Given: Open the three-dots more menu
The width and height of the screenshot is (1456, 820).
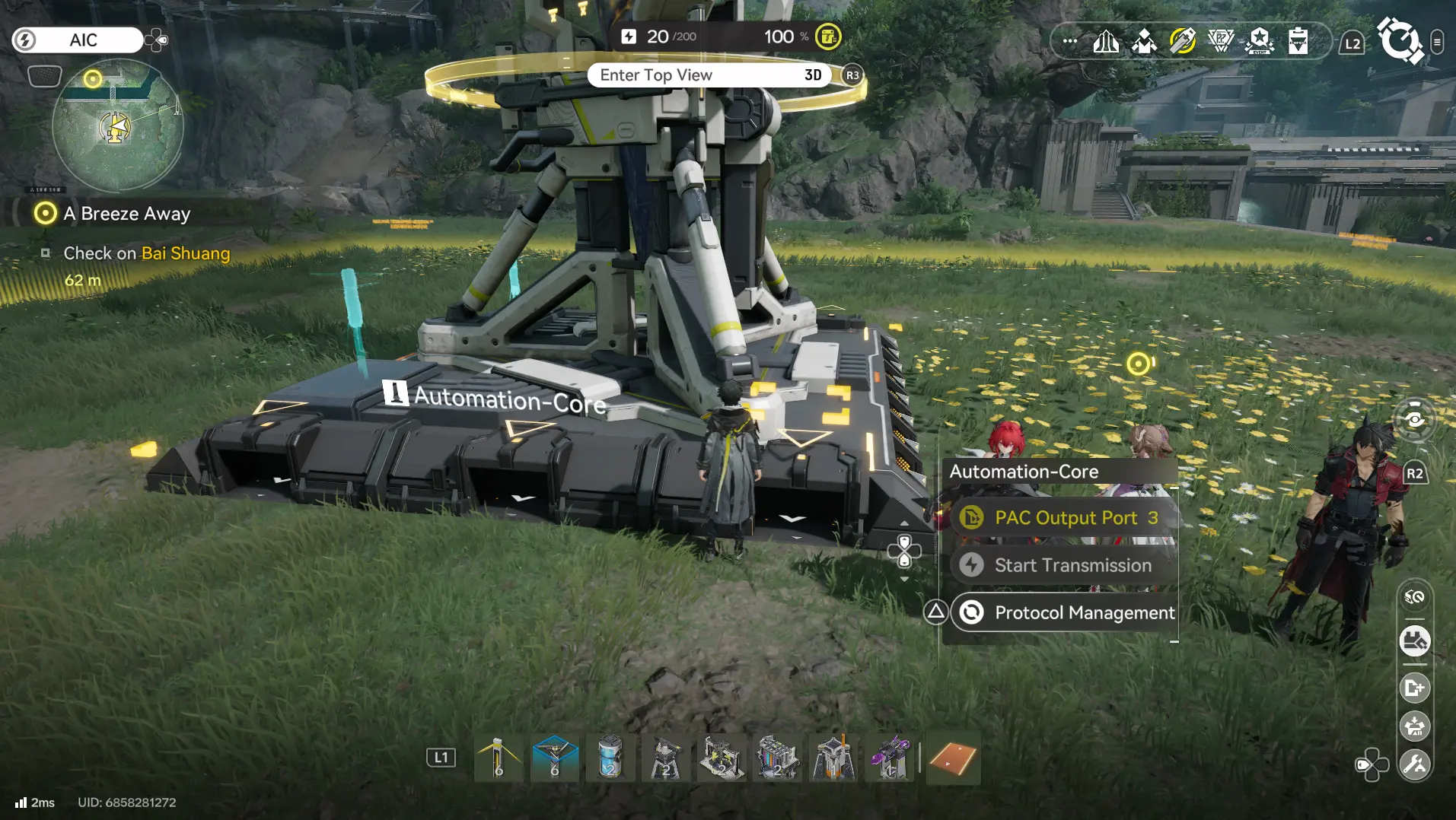Looking at the screenshot, I should 1069,41.
